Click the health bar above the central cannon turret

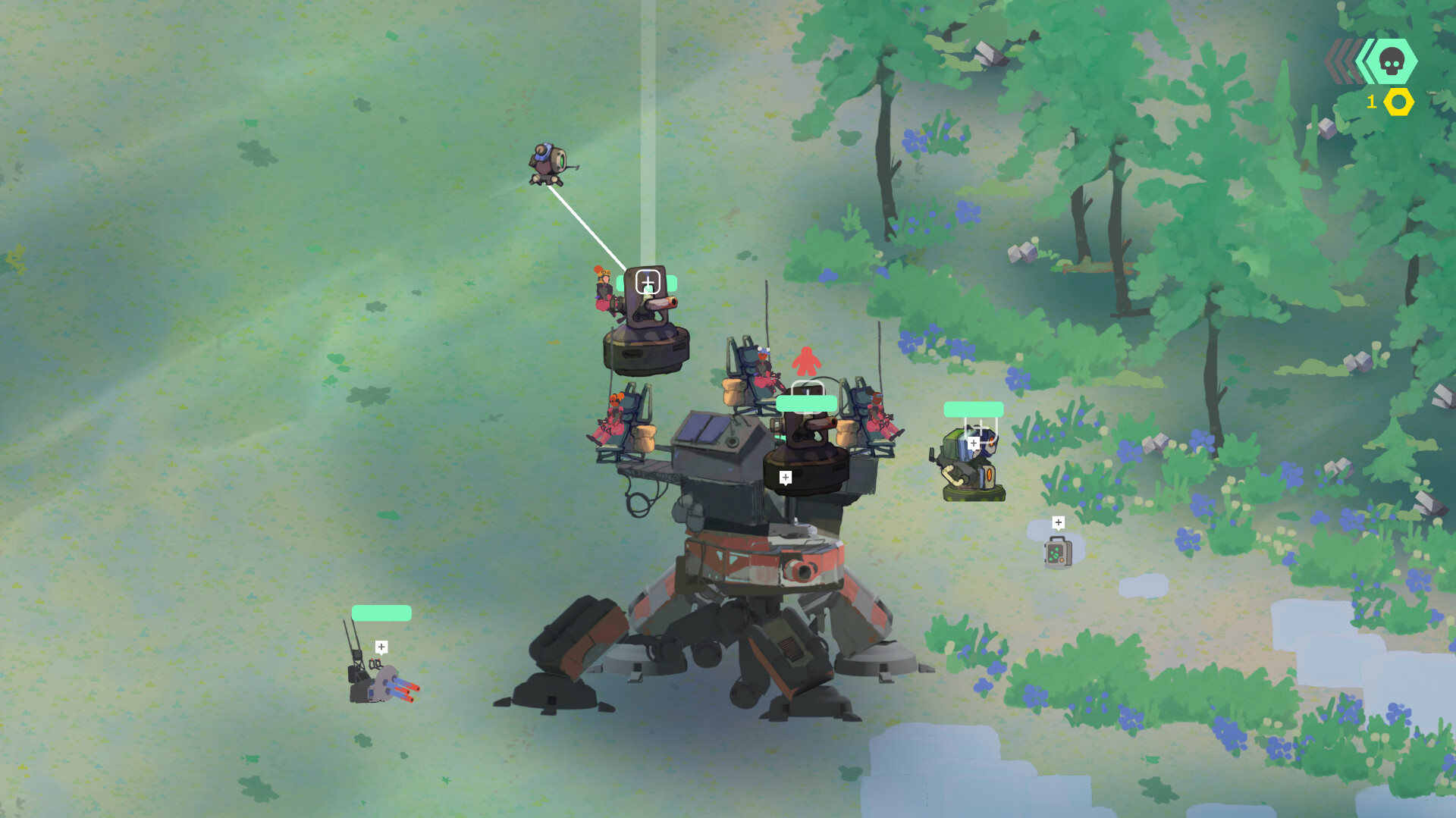click(807, 403)
